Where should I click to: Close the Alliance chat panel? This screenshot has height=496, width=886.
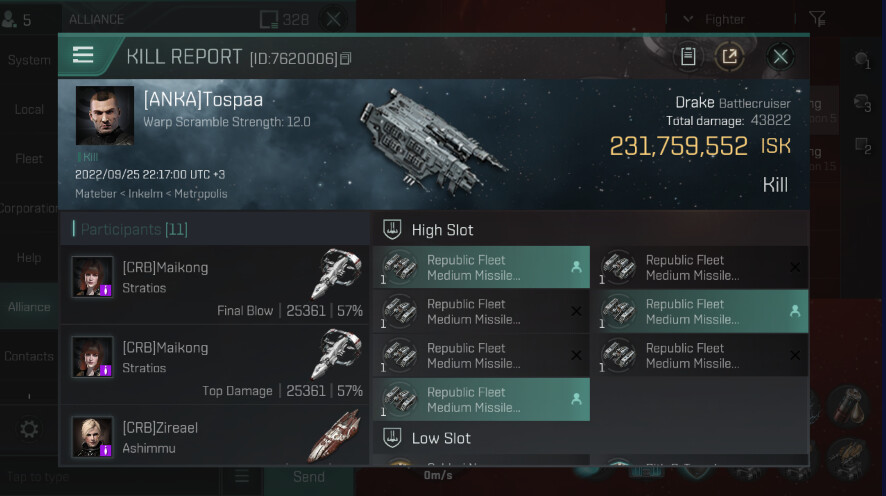(x=334, y=19)
